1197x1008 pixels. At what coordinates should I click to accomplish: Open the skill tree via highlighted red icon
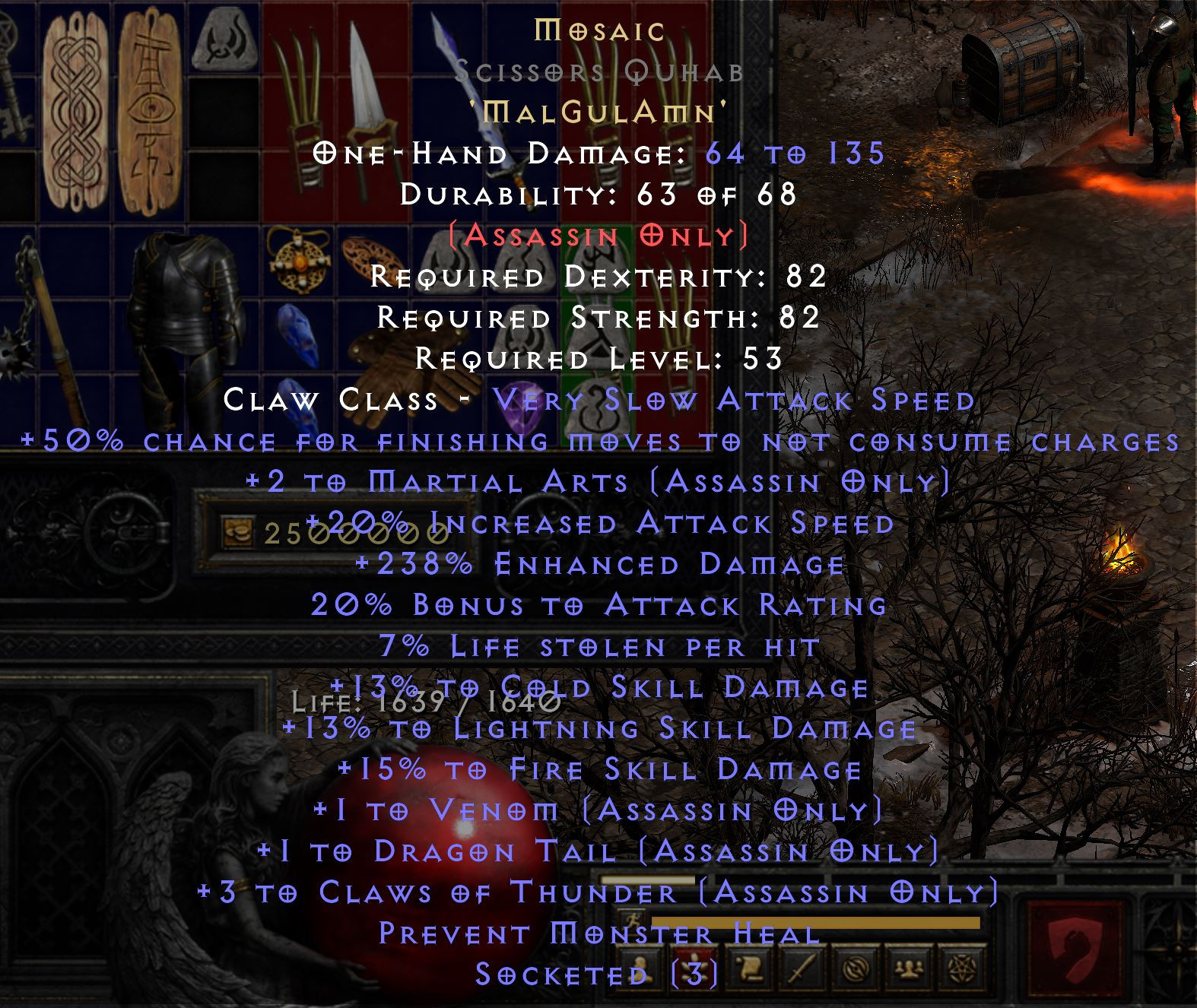(695, 968)
